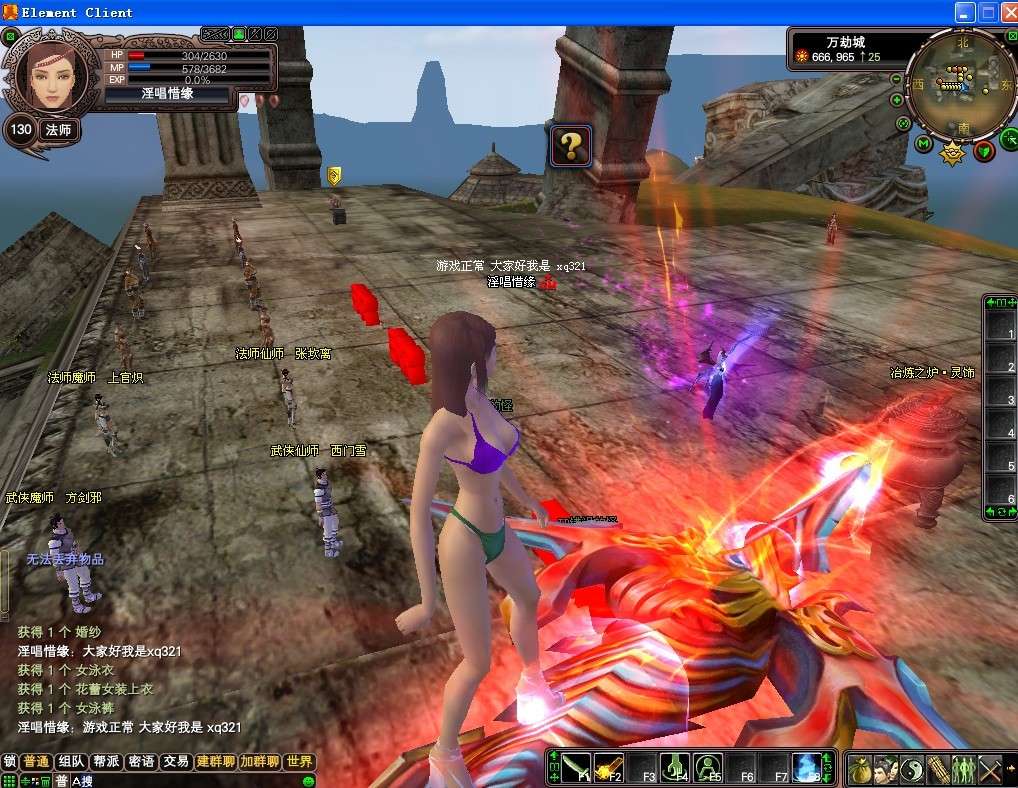The image size is (1018, 788).
Task: Click the yin-yang symbol menu icon
Action: click(x=911, y=769)
